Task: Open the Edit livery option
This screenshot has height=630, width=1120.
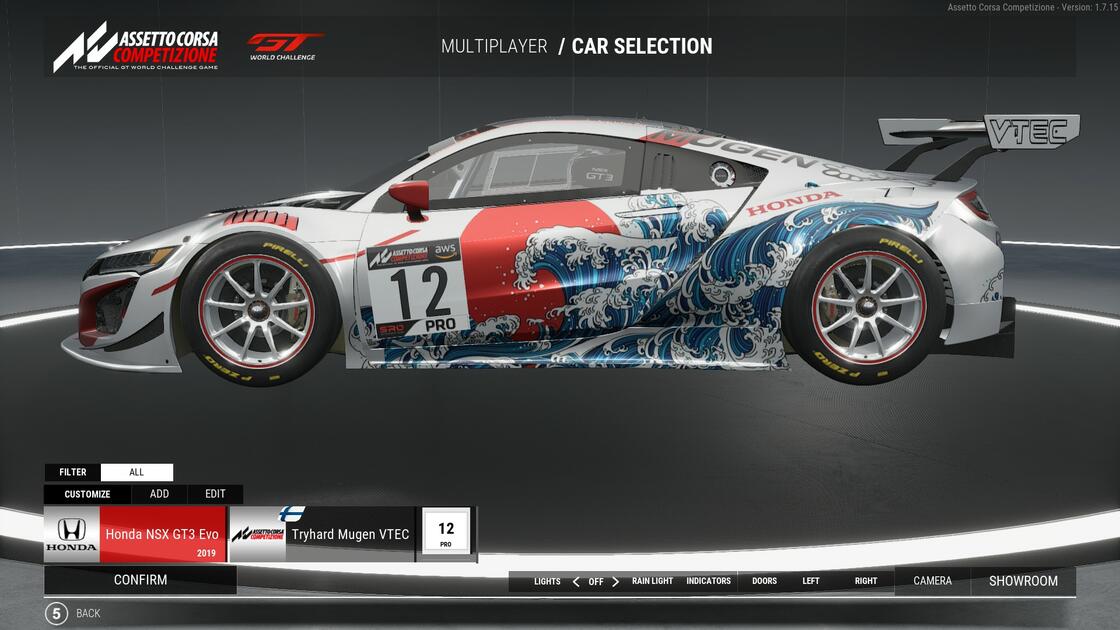Action: click(x=215, y=494)
